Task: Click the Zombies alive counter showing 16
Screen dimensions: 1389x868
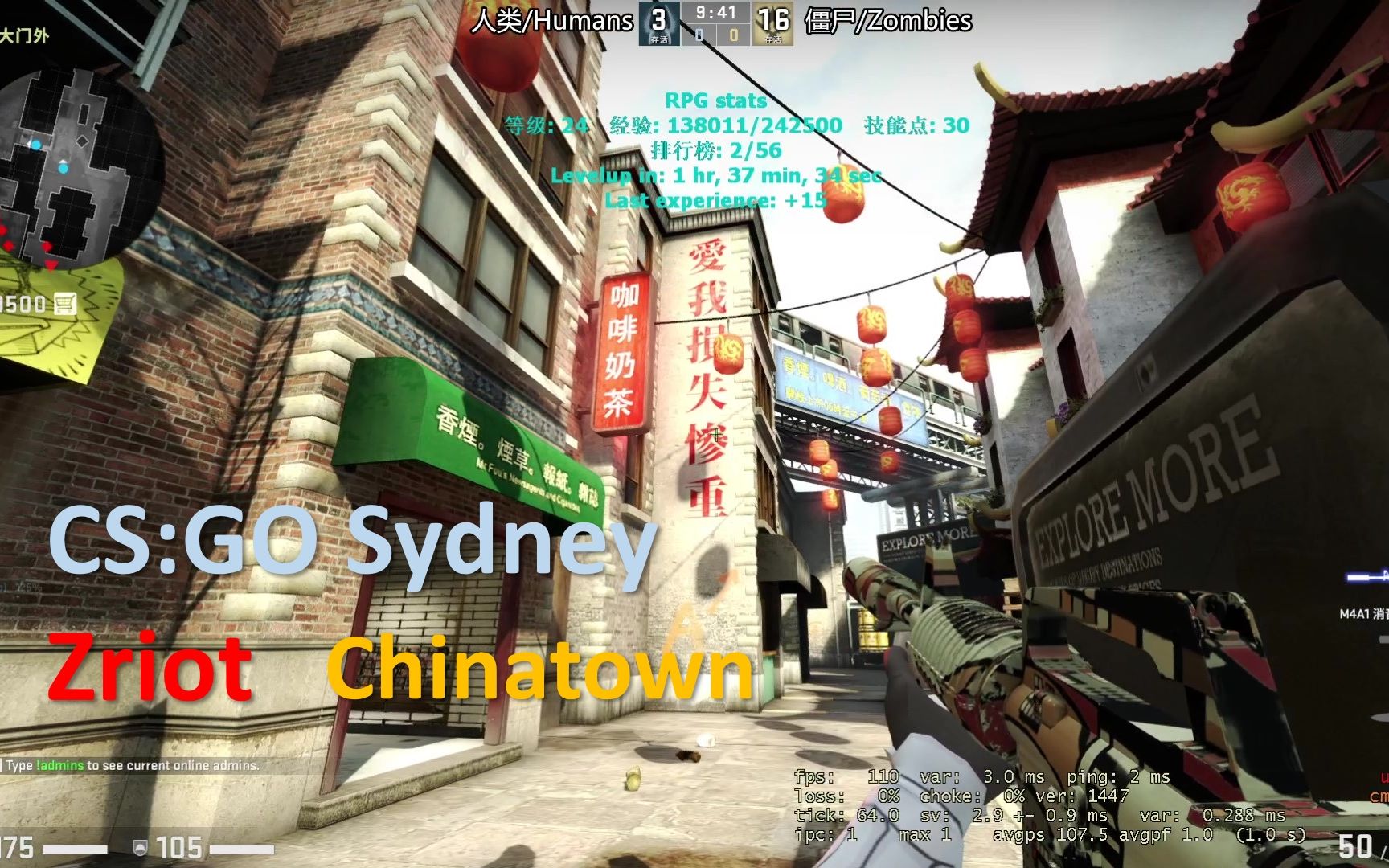Action: coord(773,20)
